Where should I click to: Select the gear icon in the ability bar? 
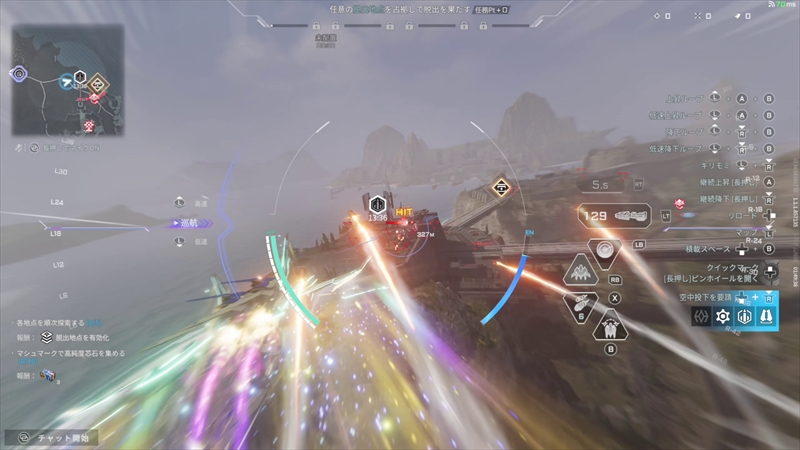pyautogui.click(x=722, y=316)
